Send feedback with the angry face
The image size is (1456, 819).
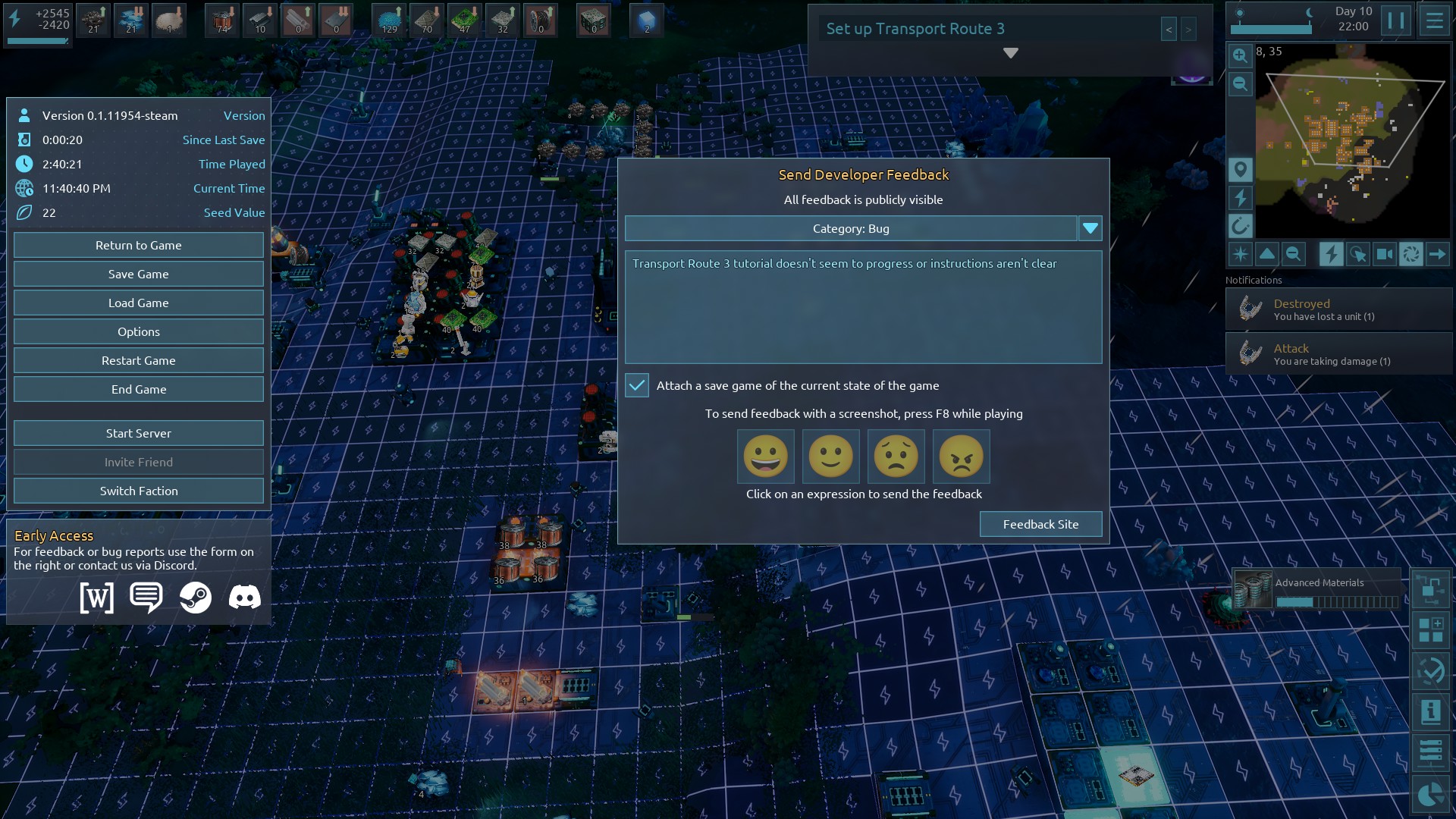coord(961,457)
